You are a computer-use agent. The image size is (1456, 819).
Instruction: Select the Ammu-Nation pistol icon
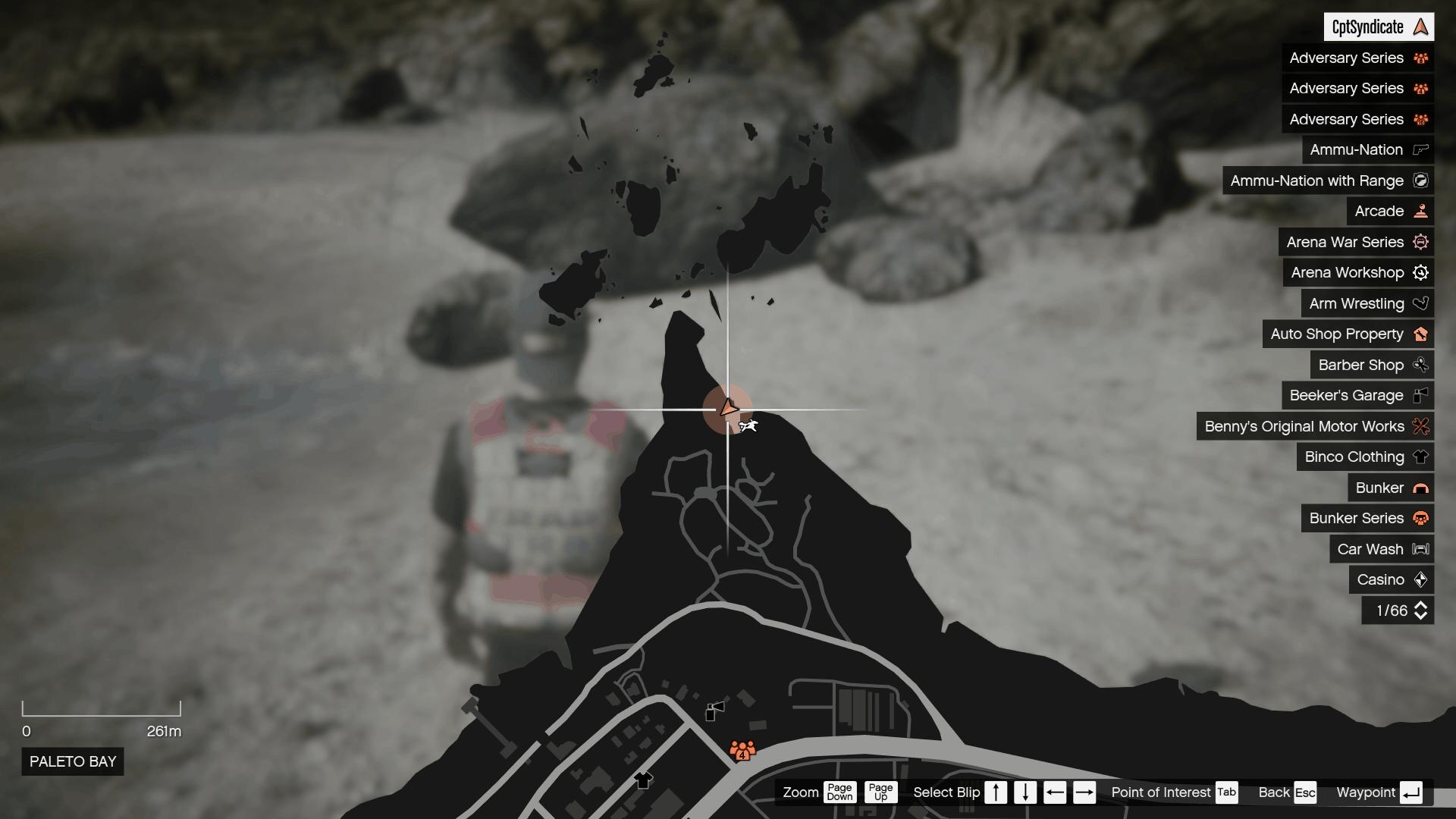click(1420, 149)
